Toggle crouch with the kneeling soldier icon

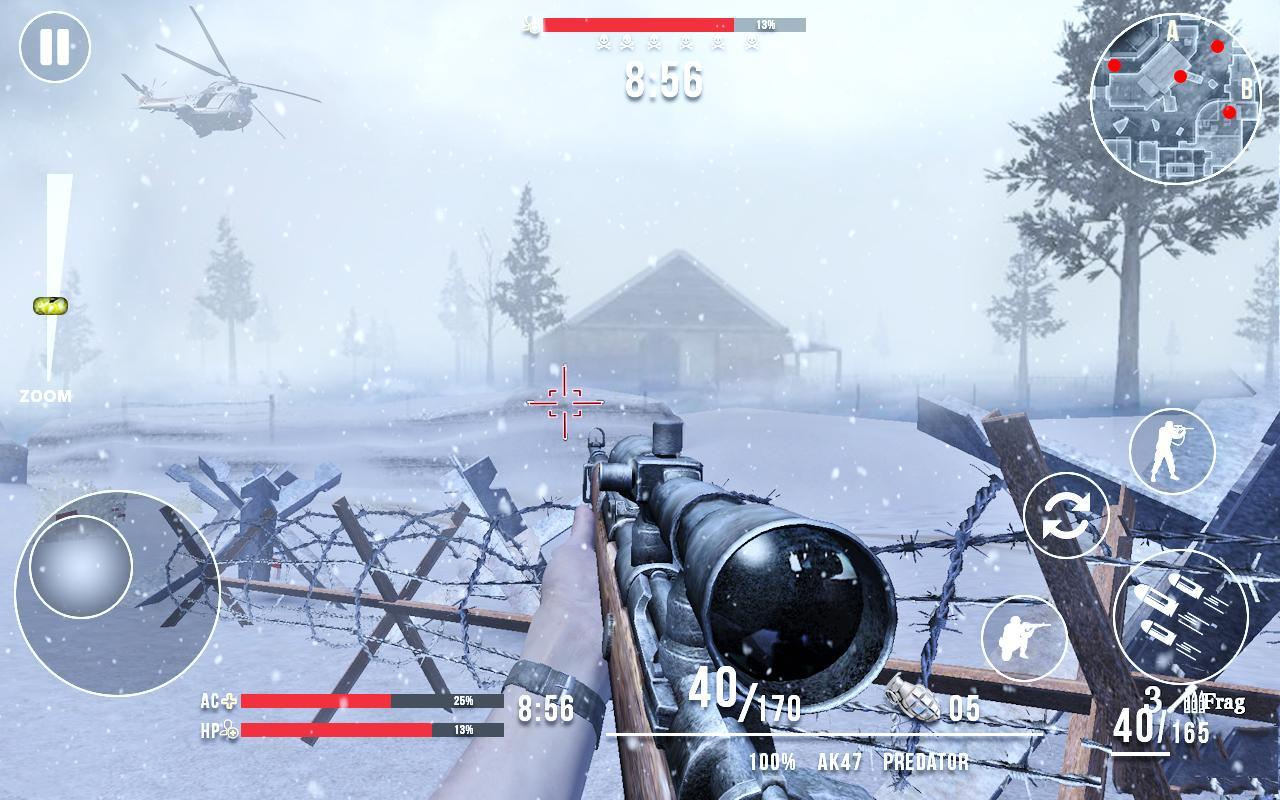click(1023, 638)
